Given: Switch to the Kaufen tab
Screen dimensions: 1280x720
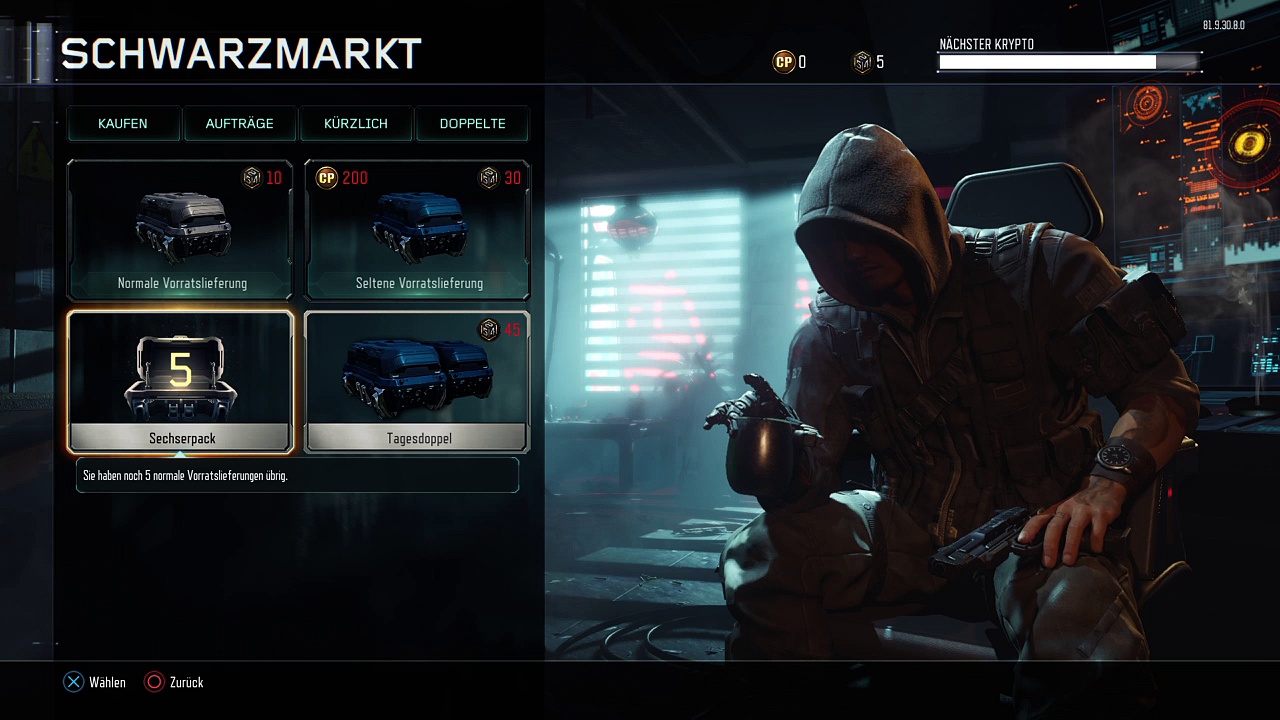Looking at the screenshot, I should (123, 124).
